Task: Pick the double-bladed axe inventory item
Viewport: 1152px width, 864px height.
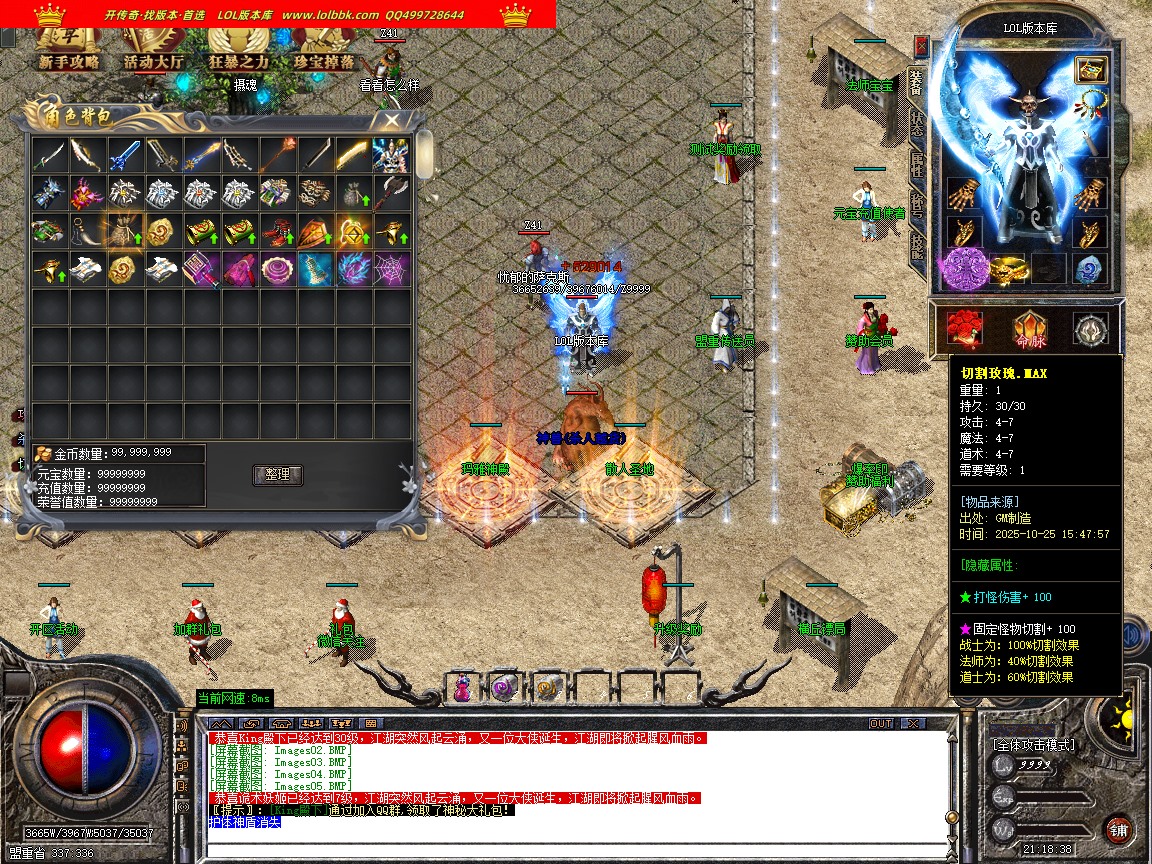Action: [x=391, y=192]
